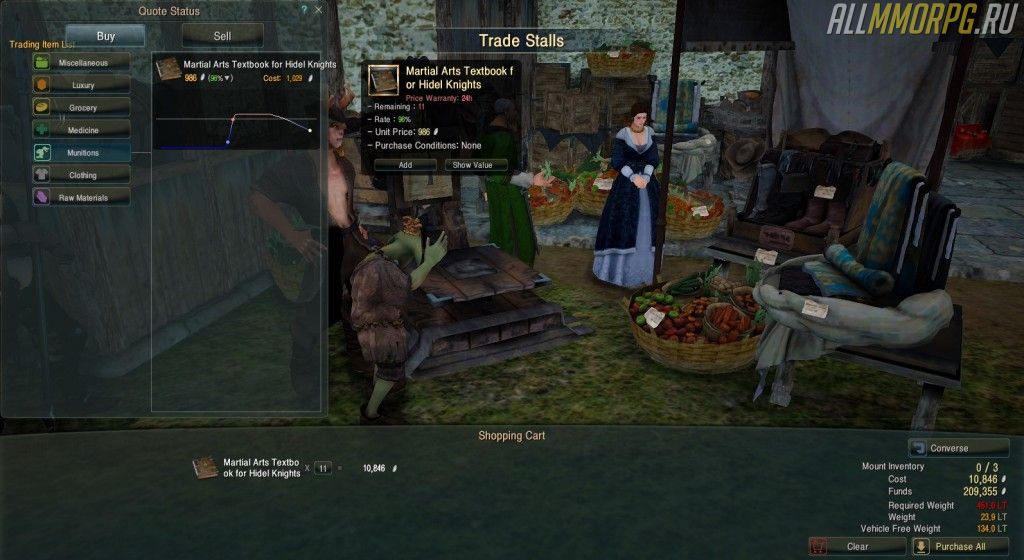Show the Clothing trading category
The width and height of the screenshot is (1024, 560).
[81, 175]
